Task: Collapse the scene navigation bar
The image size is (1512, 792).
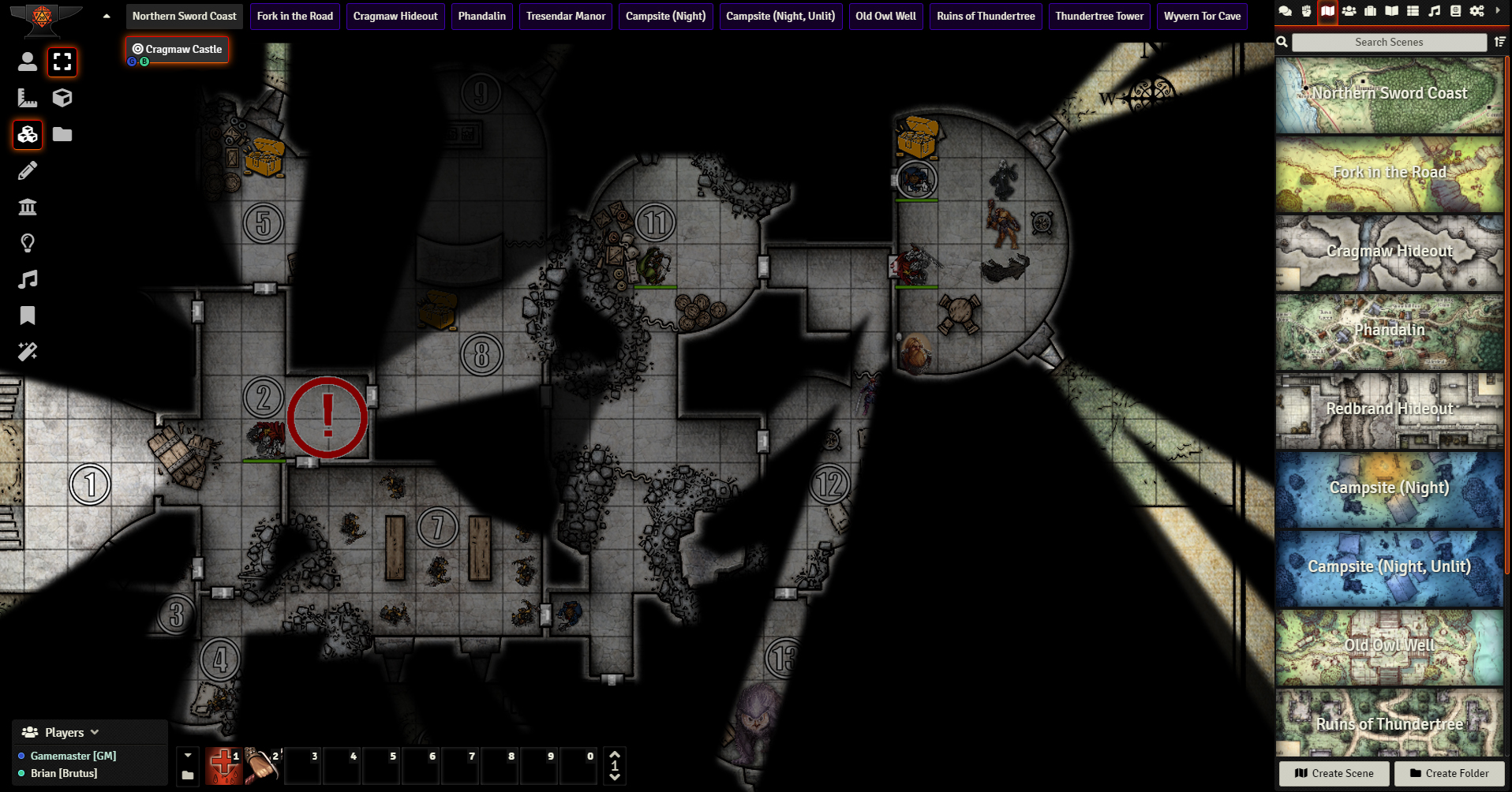Action: coord(106,14)
